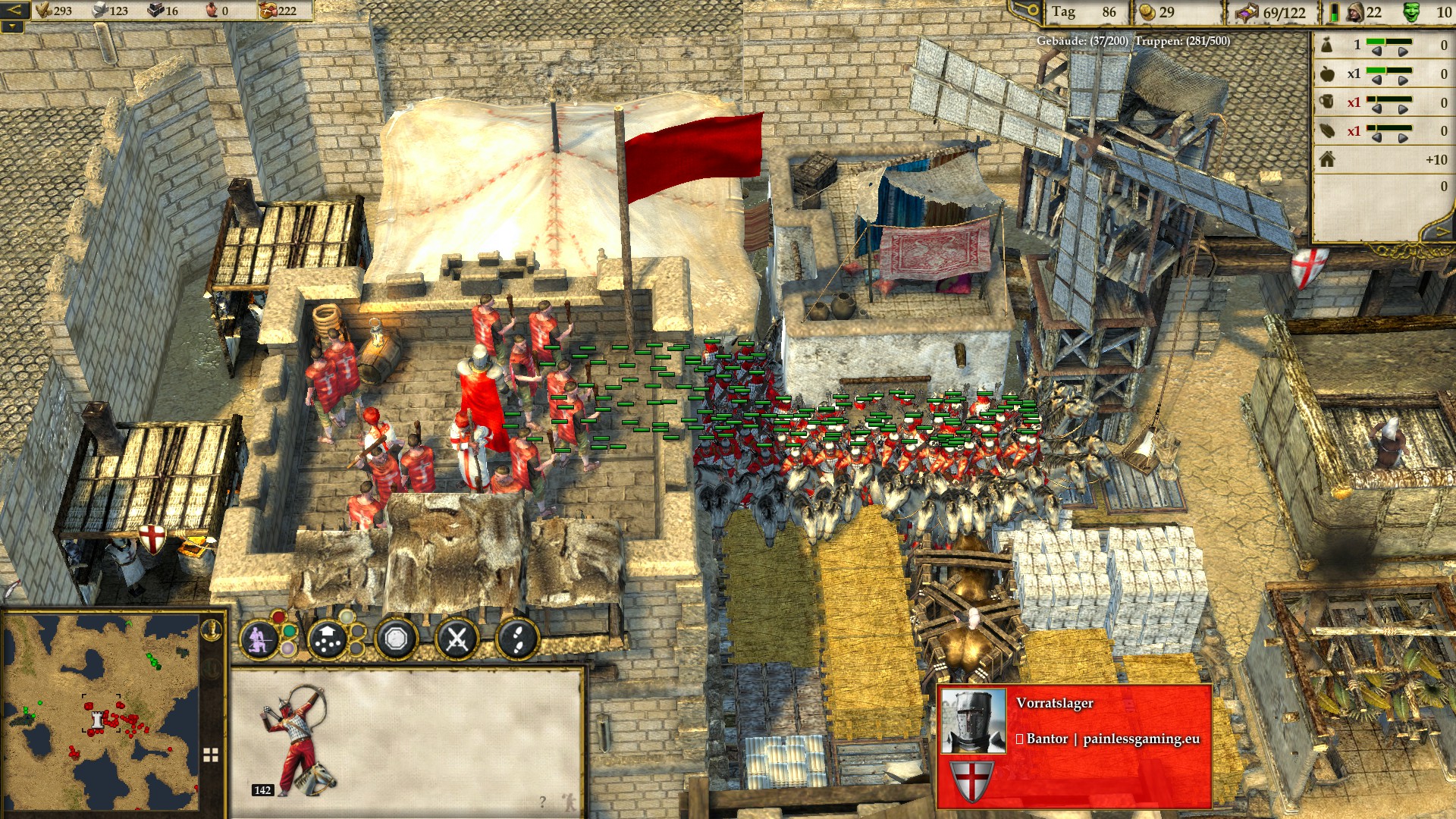The width and height of the screenshot is (1456, 819).
Task: Expand the right panel via bottom chevron
Action: 1442,230
